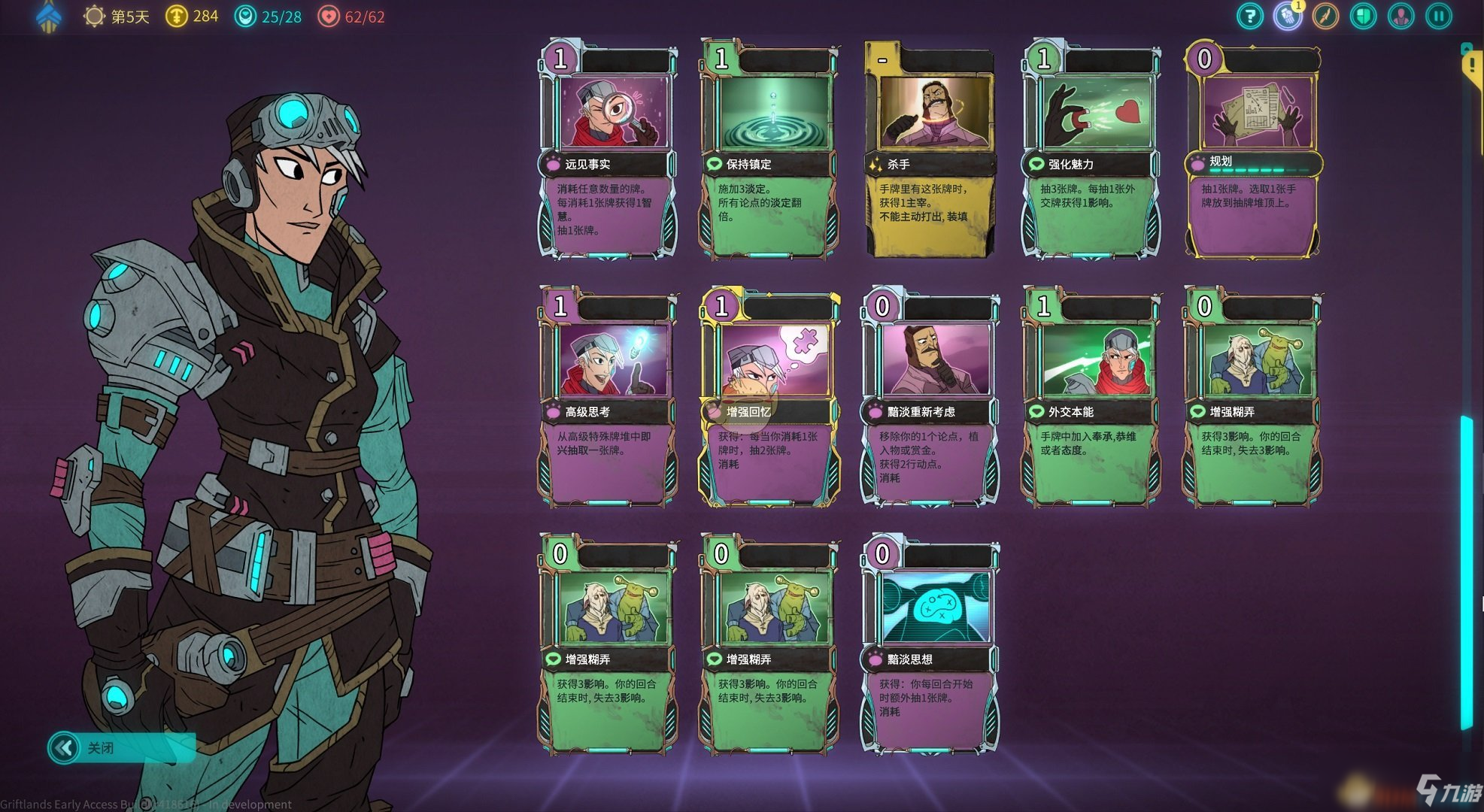The image size is (1484, 812).
Task: Open the character portrait icon
Action: pyautogui.click(x=1401, y=16)
